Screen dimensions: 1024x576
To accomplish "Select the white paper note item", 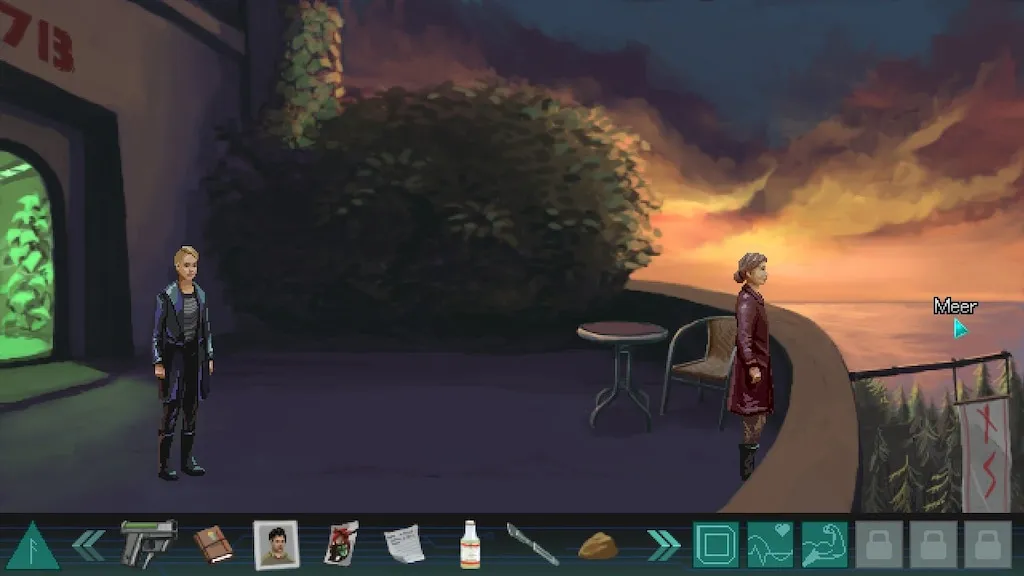I will [x=404, y=545].
